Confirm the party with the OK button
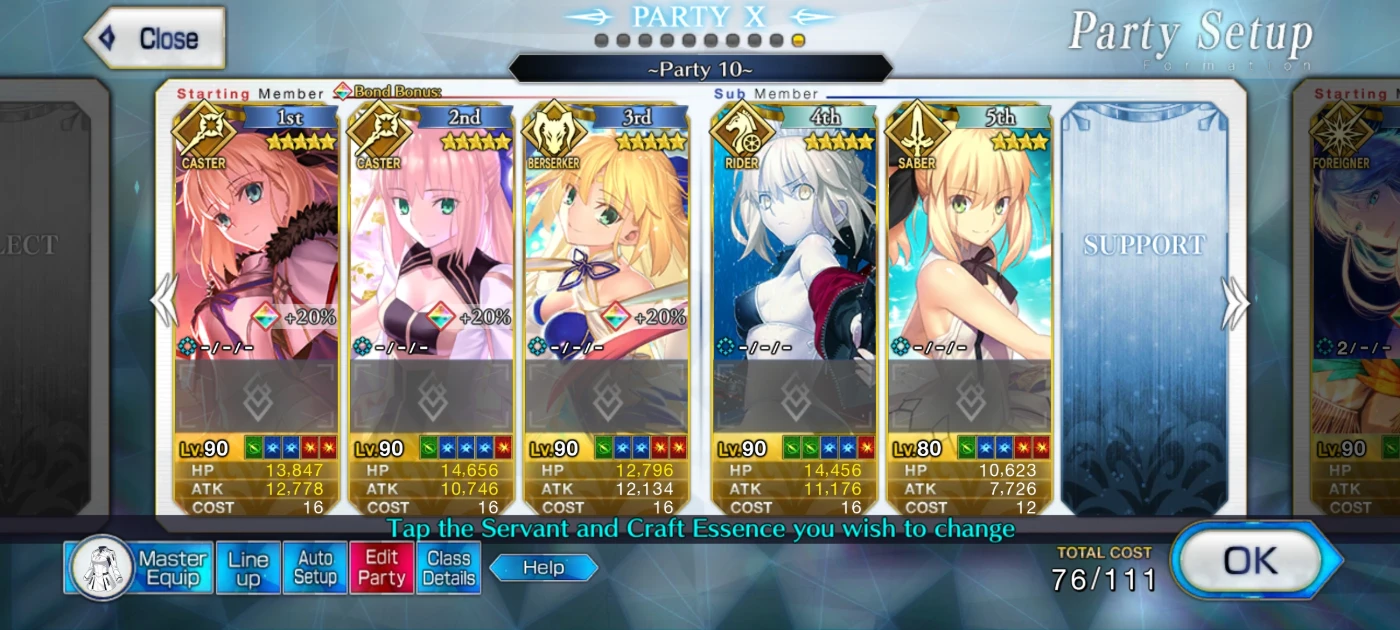The image size is (1400, 630). (1250, 561)
